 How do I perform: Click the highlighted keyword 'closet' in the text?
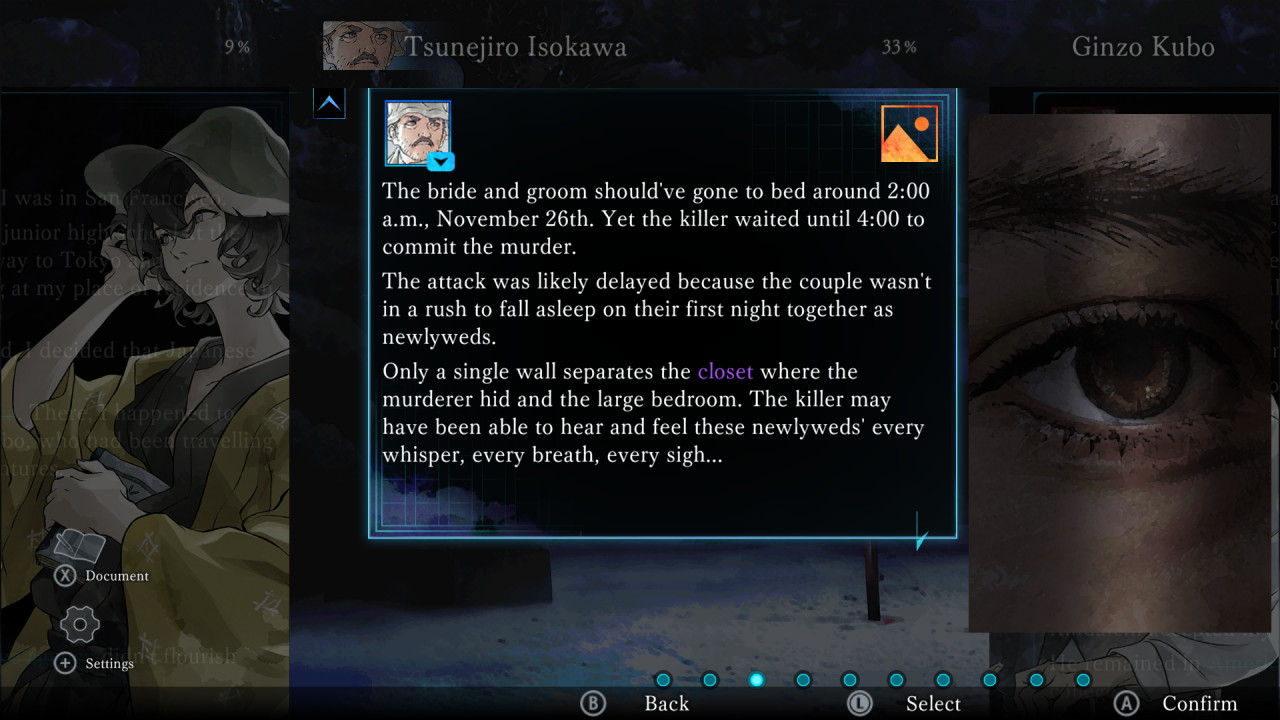pyautogui.click(x=725, y=371)
